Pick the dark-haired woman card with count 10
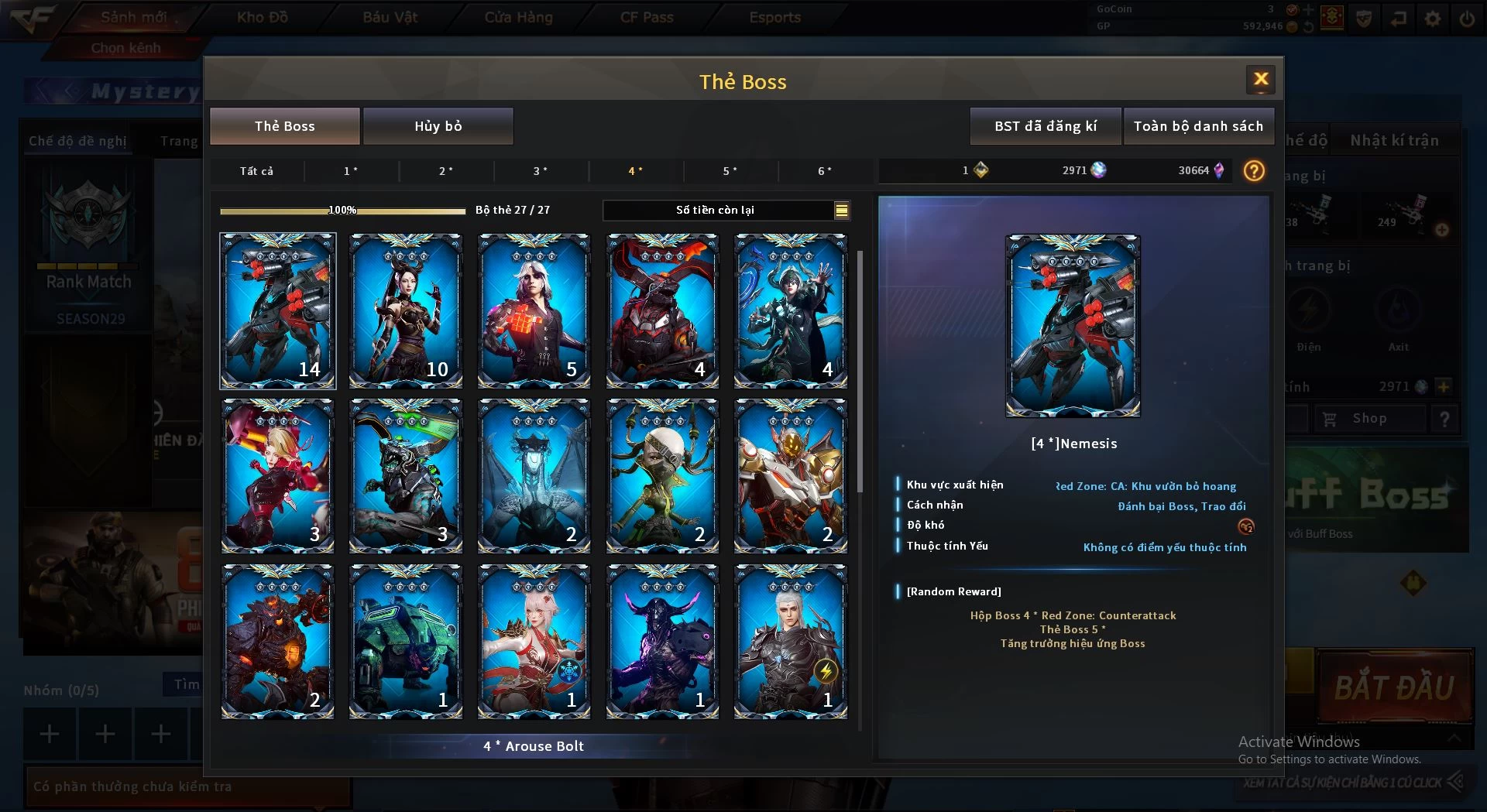Screen dimensions: 1487x812 tap(406, 310)
